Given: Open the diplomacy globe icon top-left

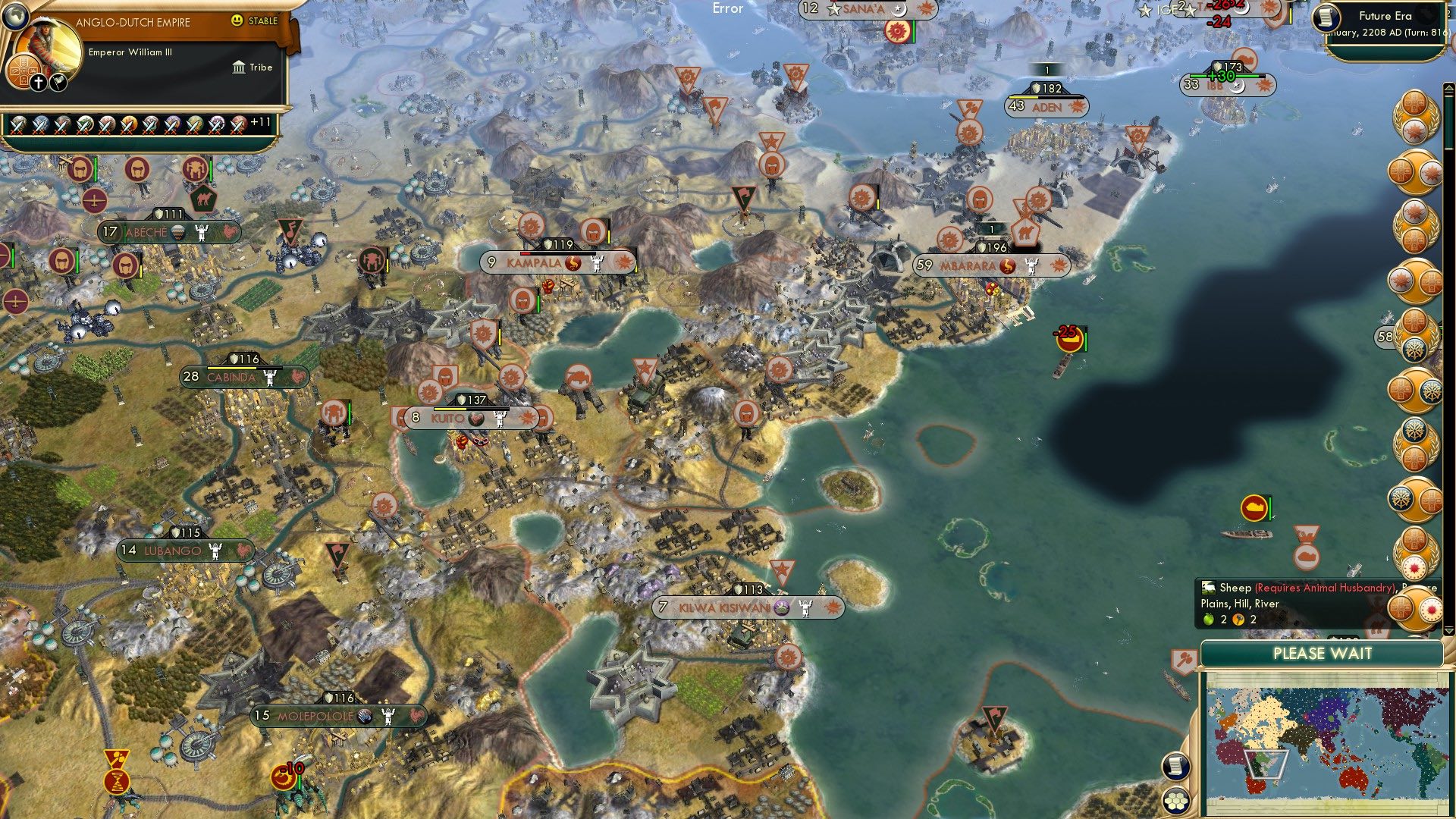Looking at the screenshot, I should pyautogui.click(x=15, y=17).
